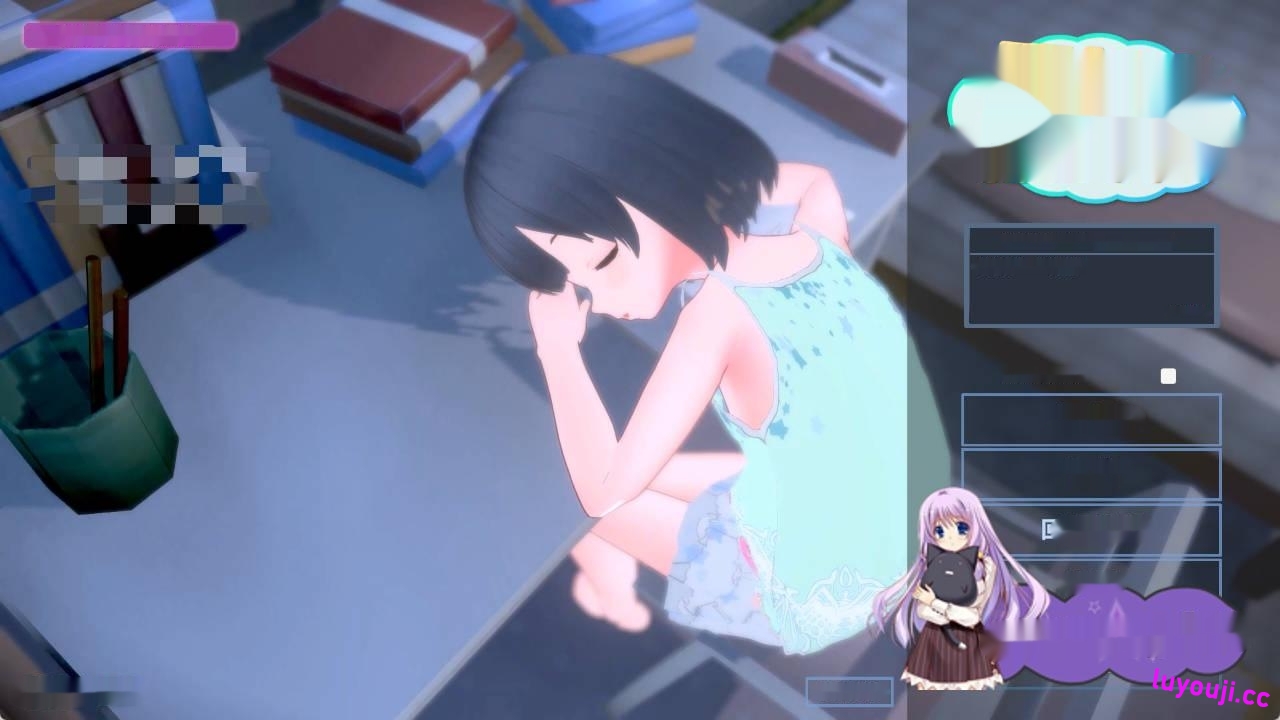Toggle the small white checkbox on the right panel
Viewport: 1280px width, 720px height.
click(1169, 376)
